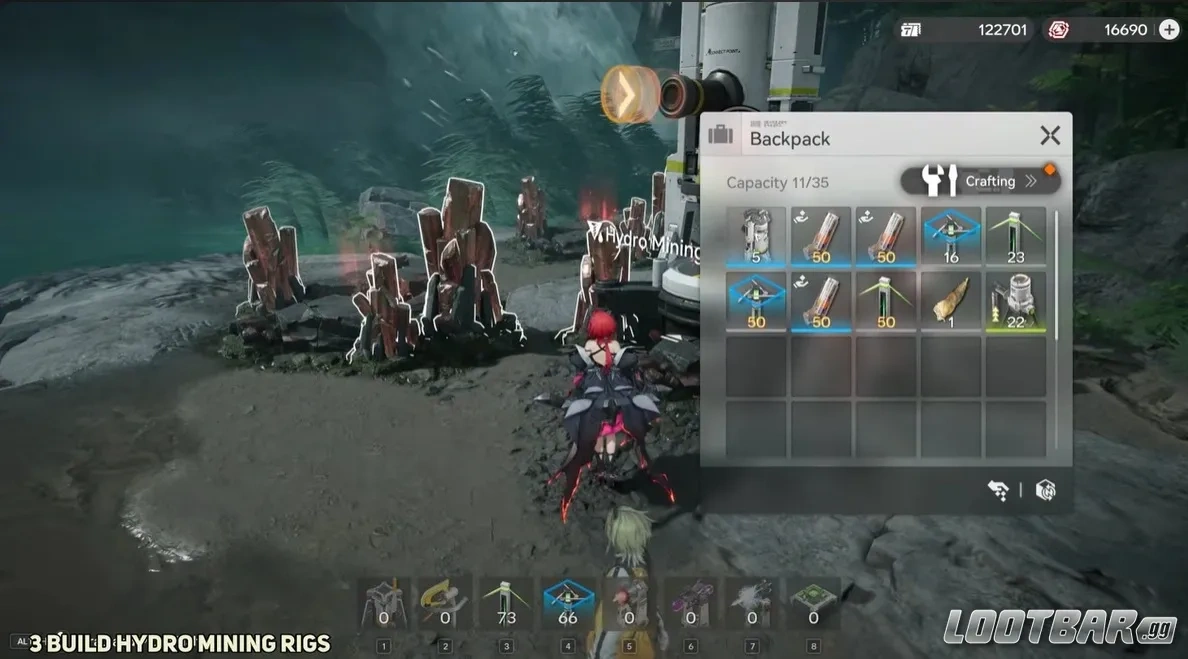Close the Backpack panel
Image resolution: width=1188 pixels, height=659 pixels.
[1049, 136]
